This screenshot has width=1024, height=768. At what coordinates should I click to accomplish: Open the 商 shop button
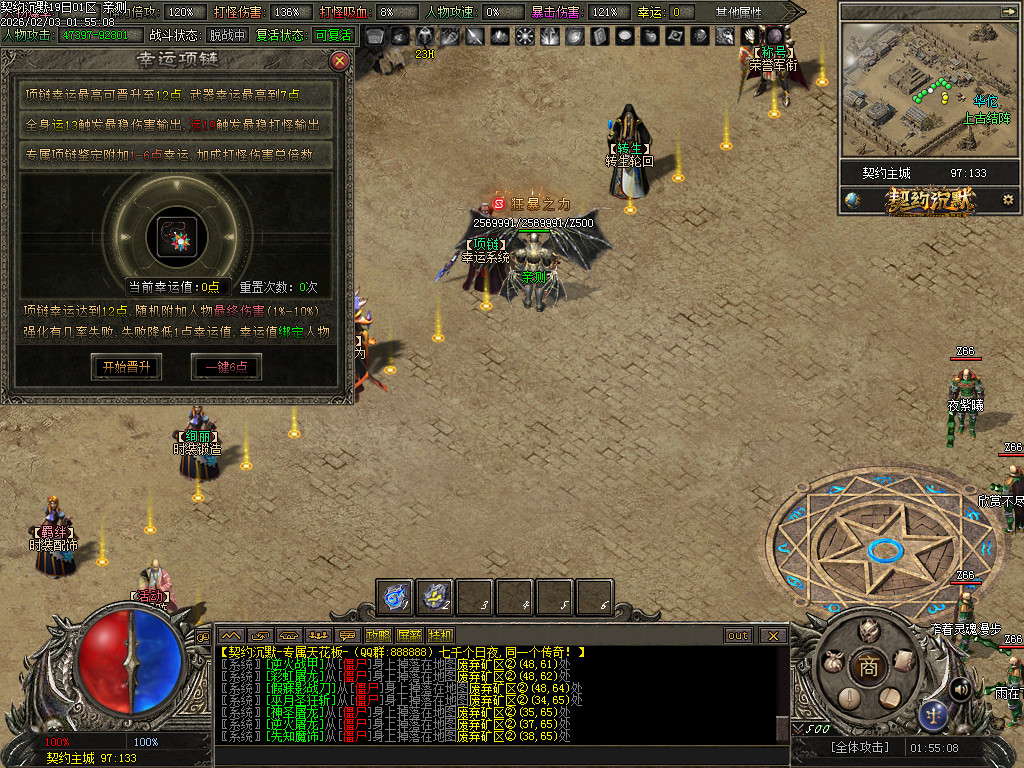click(868, 669)
